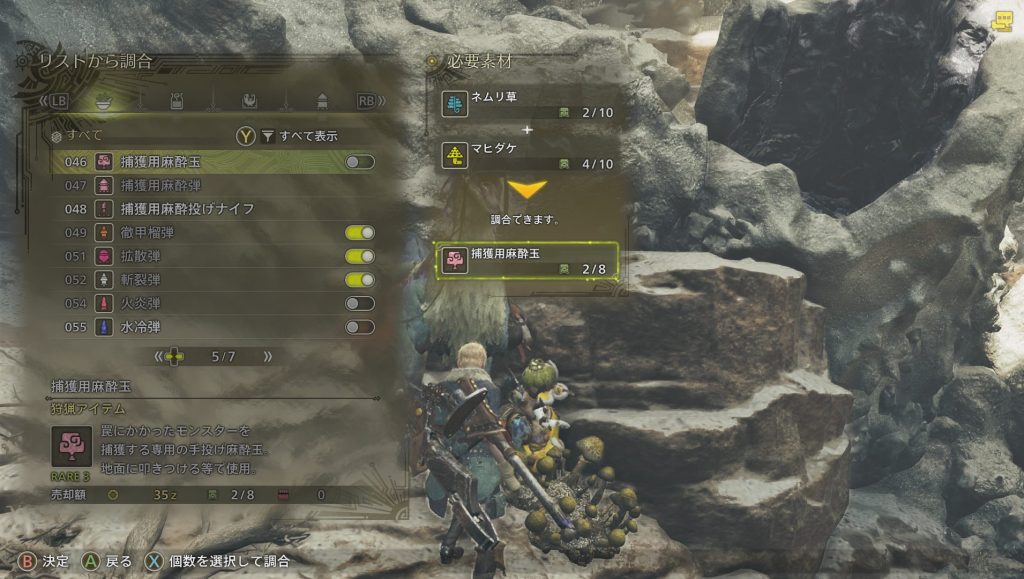The image size is (1024, 579).
Task: Open the bowl-icon crafting category tab
Action: pos(101,101)
